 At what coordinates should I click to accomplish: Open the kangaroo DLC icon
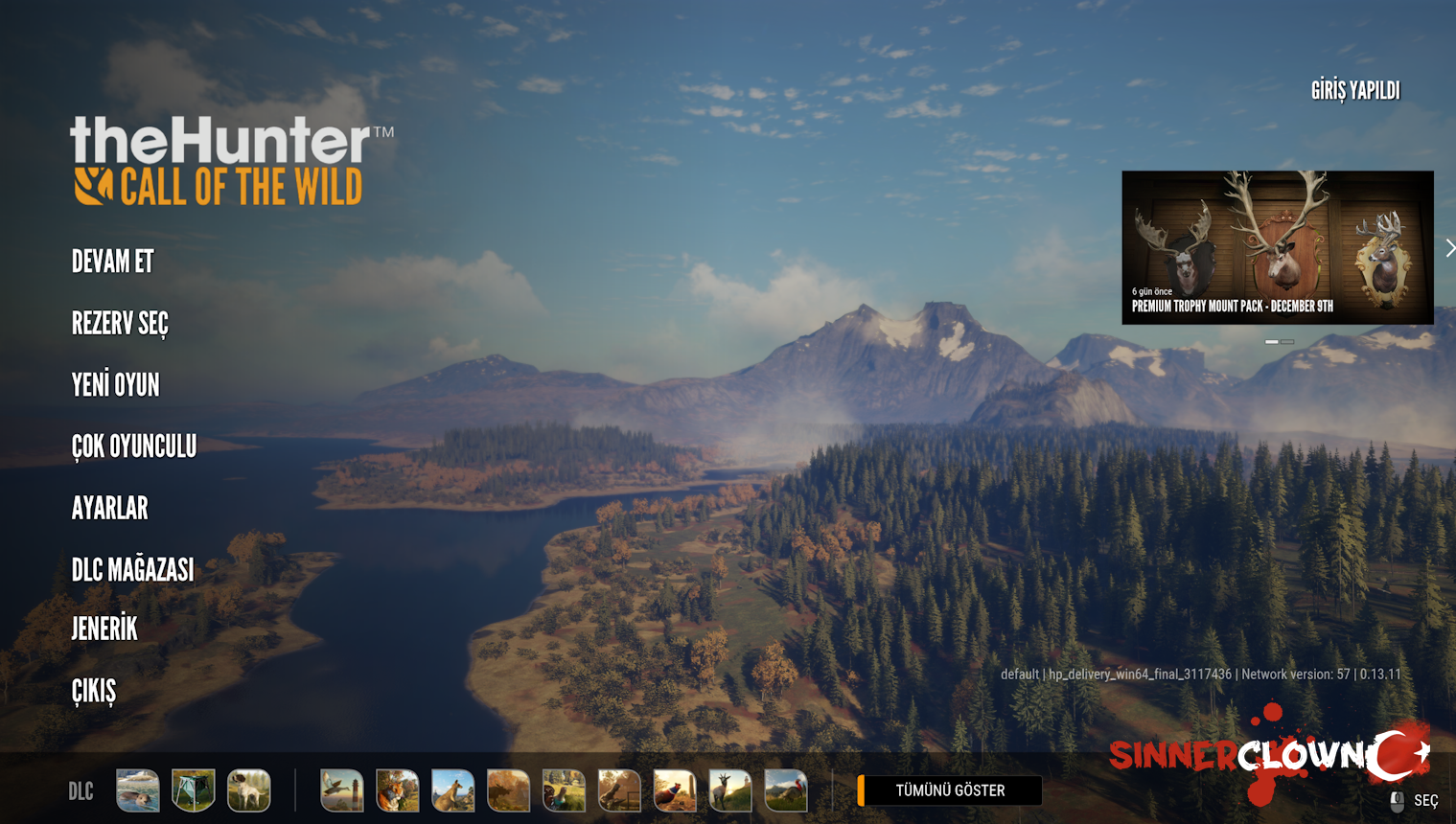click(x=452, y=790)
